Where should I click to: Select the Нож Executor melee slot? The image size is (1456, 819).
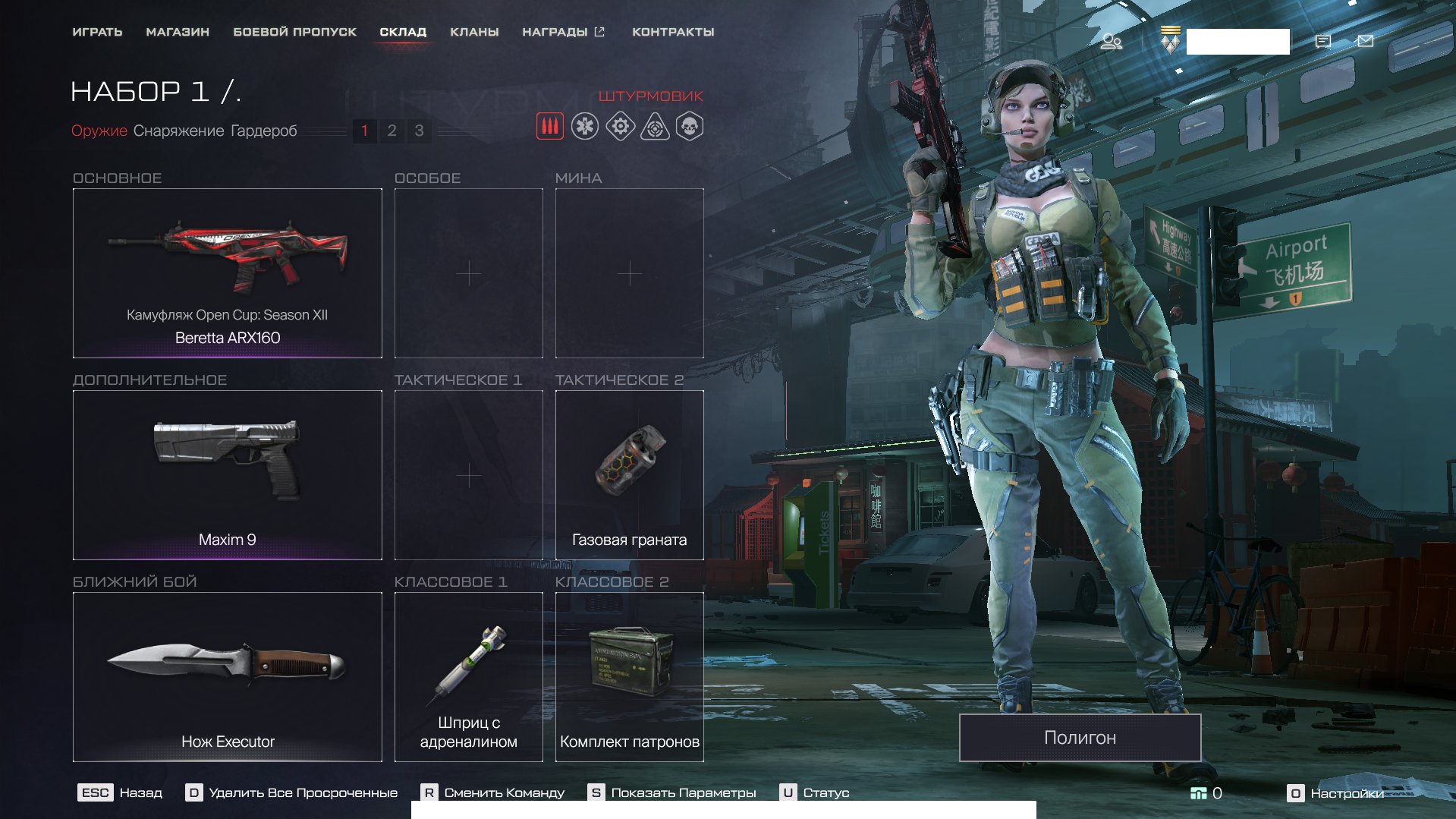(x=227, y=677)
